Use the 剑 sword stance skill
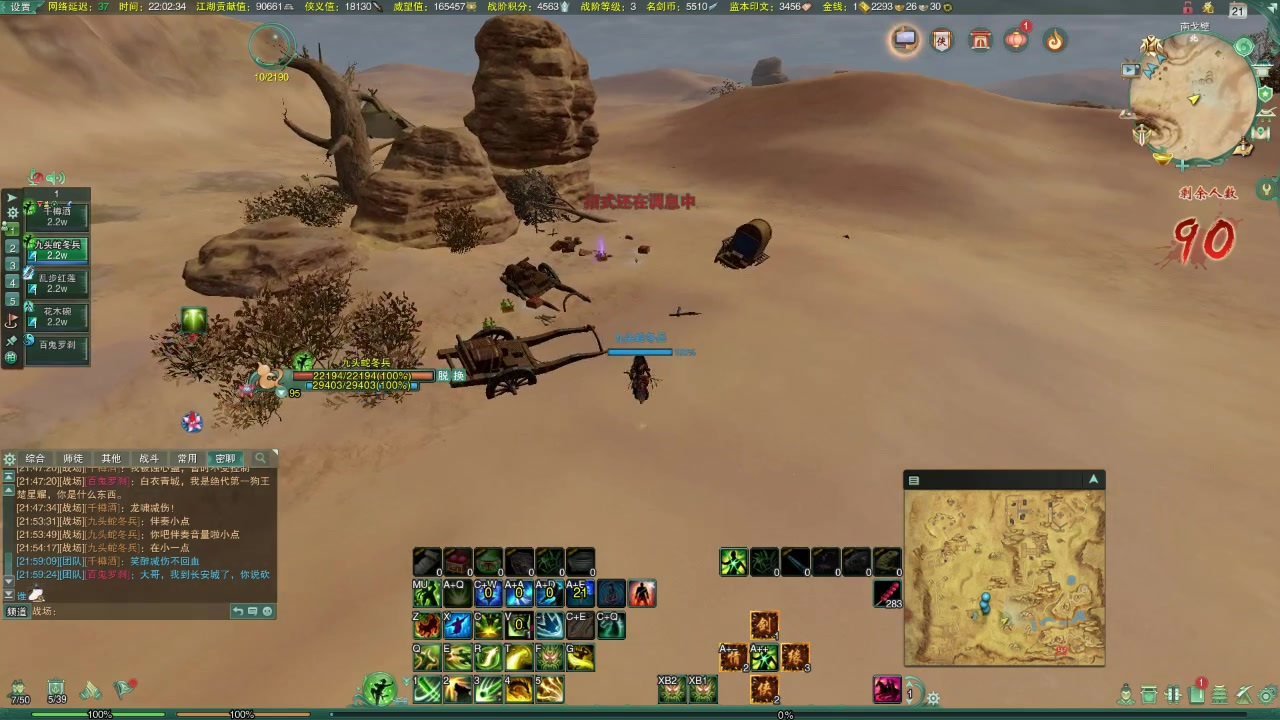The height and width of the screenshot is (720, 1280). click(764, 625)
